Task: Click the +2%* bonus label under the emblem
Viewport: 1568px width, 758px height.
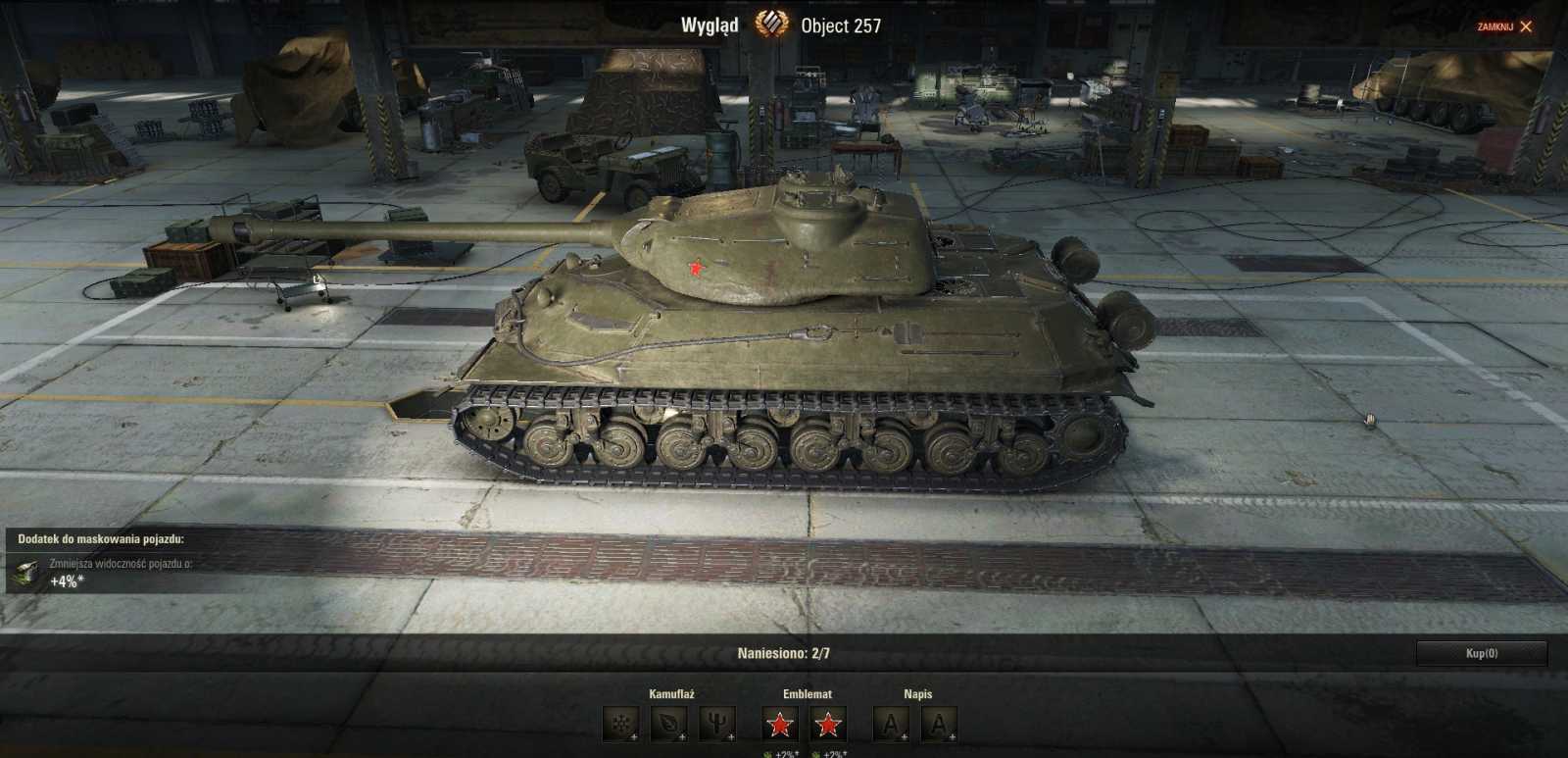Action: [784, 755]
